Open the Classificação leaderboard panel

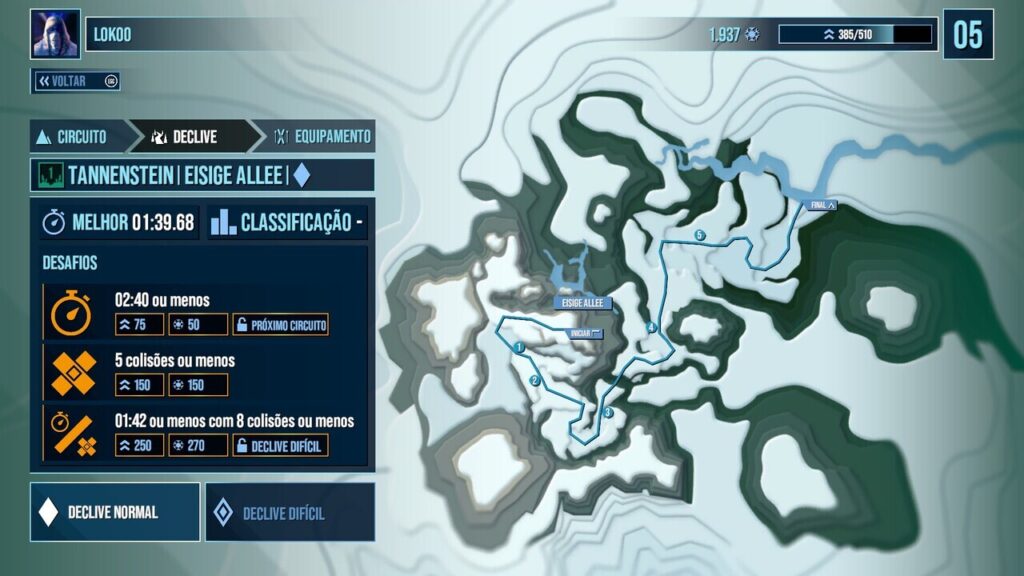click(x=288, y=222)
